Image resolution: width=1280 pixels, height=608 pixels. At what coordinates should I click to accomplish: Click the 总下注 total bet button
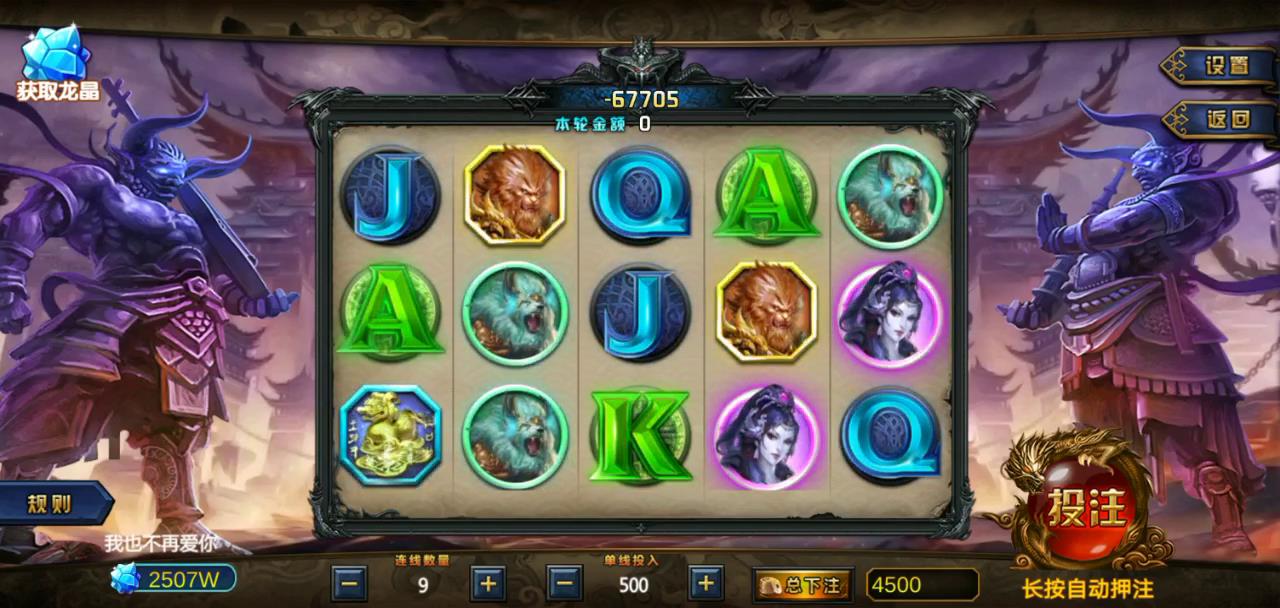coord(803,584)
